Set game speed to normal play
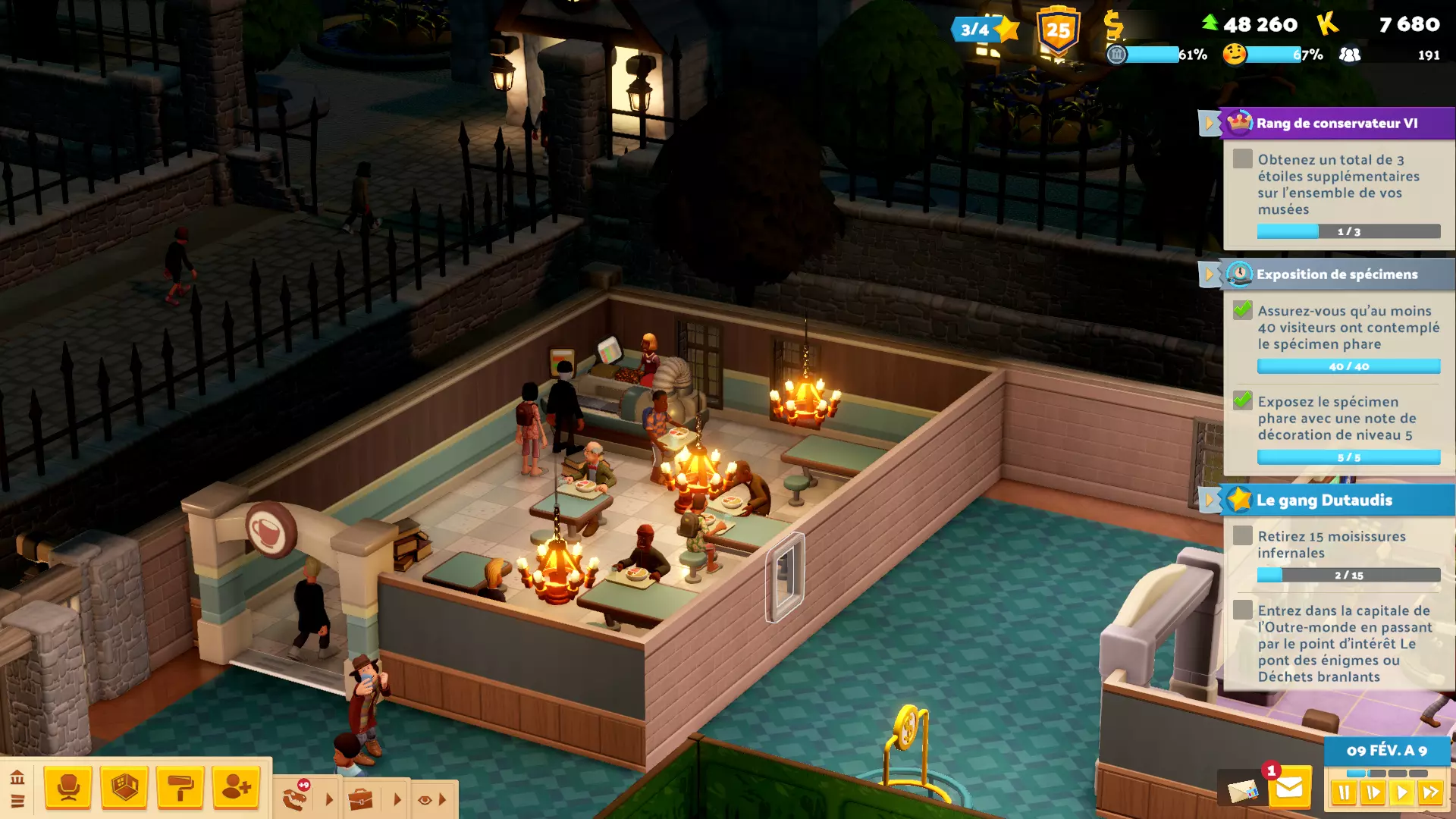1456x819 pixels. click(x=1401, y=793)
